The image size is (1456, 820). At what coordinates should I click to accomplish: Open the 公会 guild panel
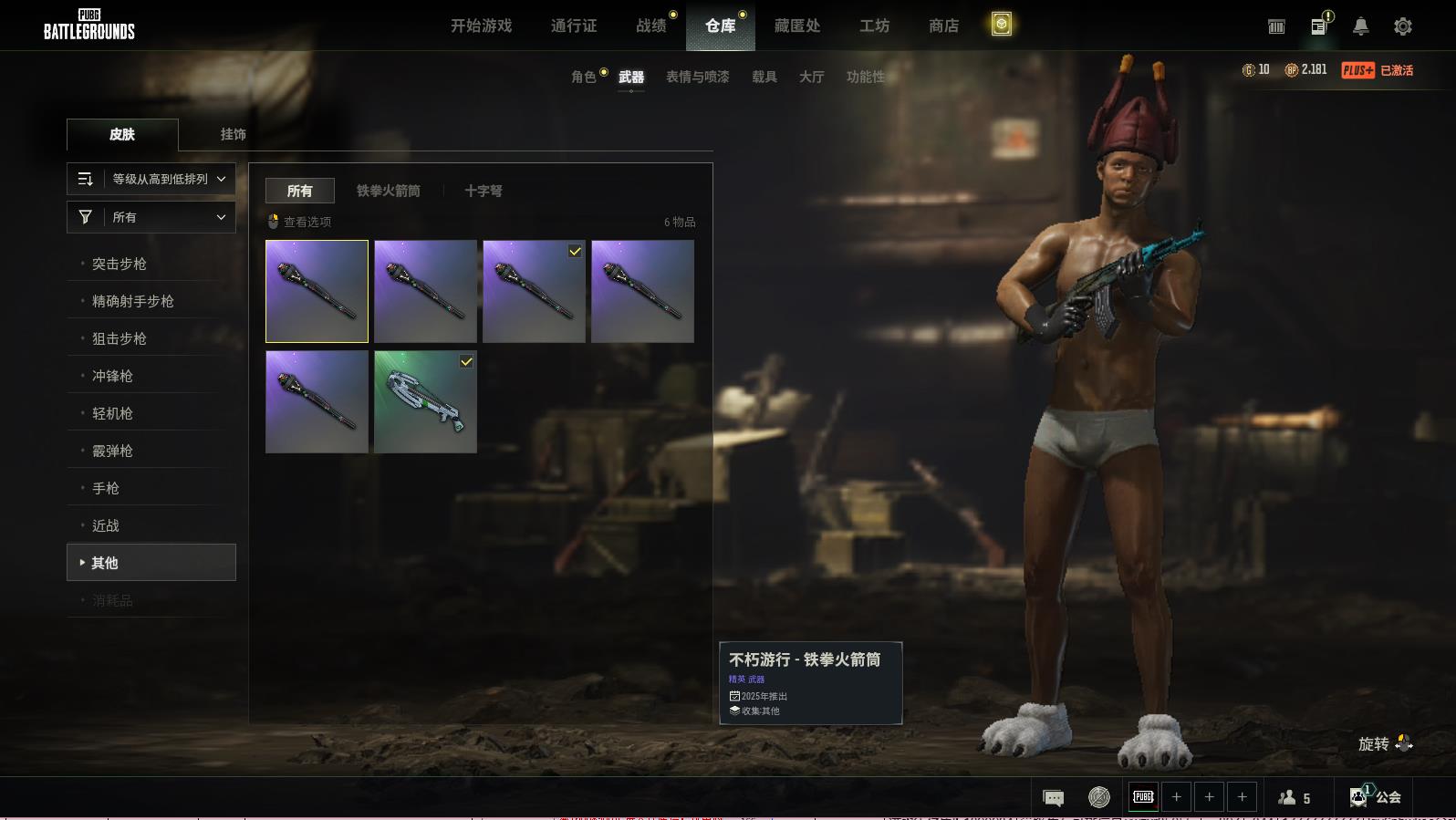[1375, 797]
